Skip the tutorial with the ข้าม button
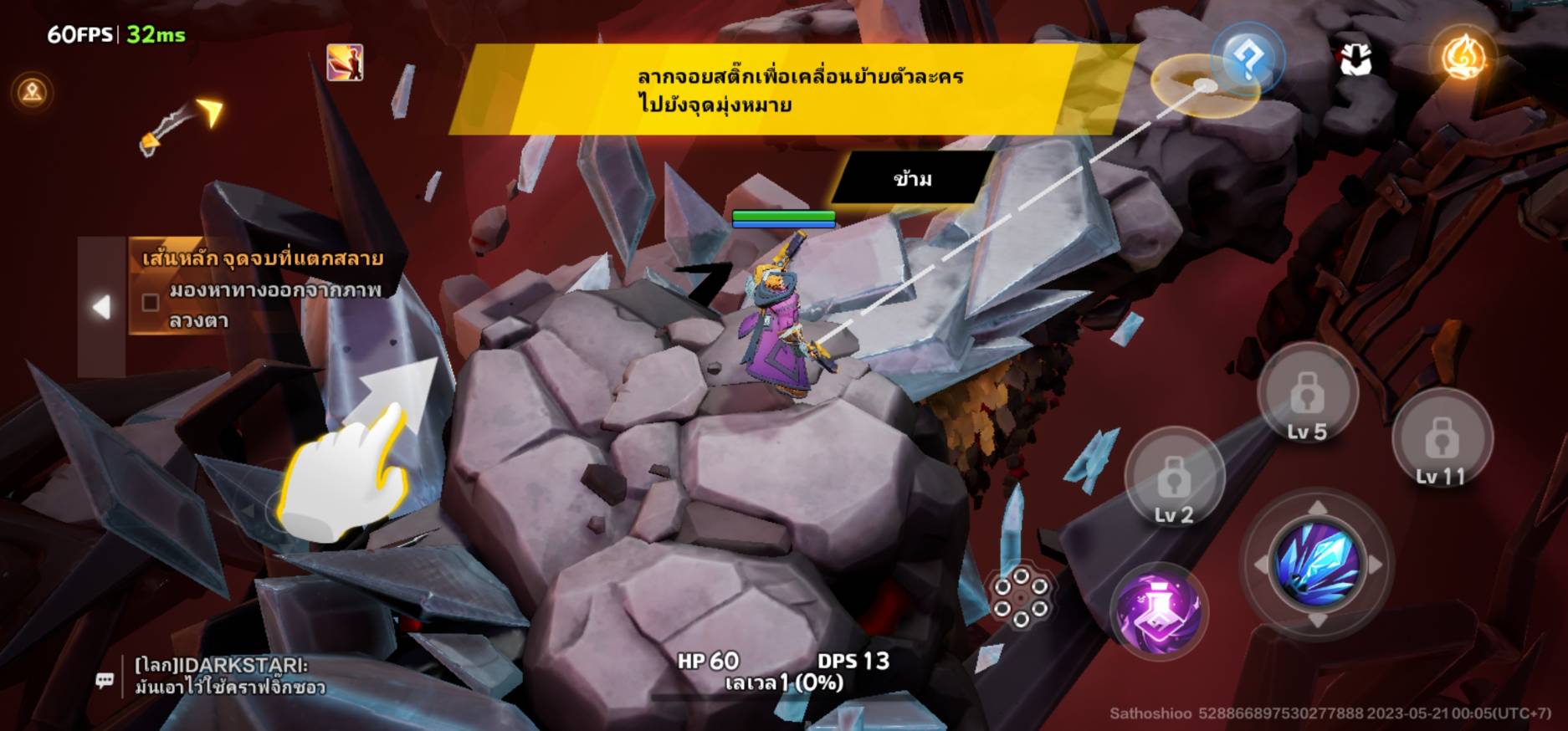The height and width of the screenshot is (731, 1568). click(912, 178)
